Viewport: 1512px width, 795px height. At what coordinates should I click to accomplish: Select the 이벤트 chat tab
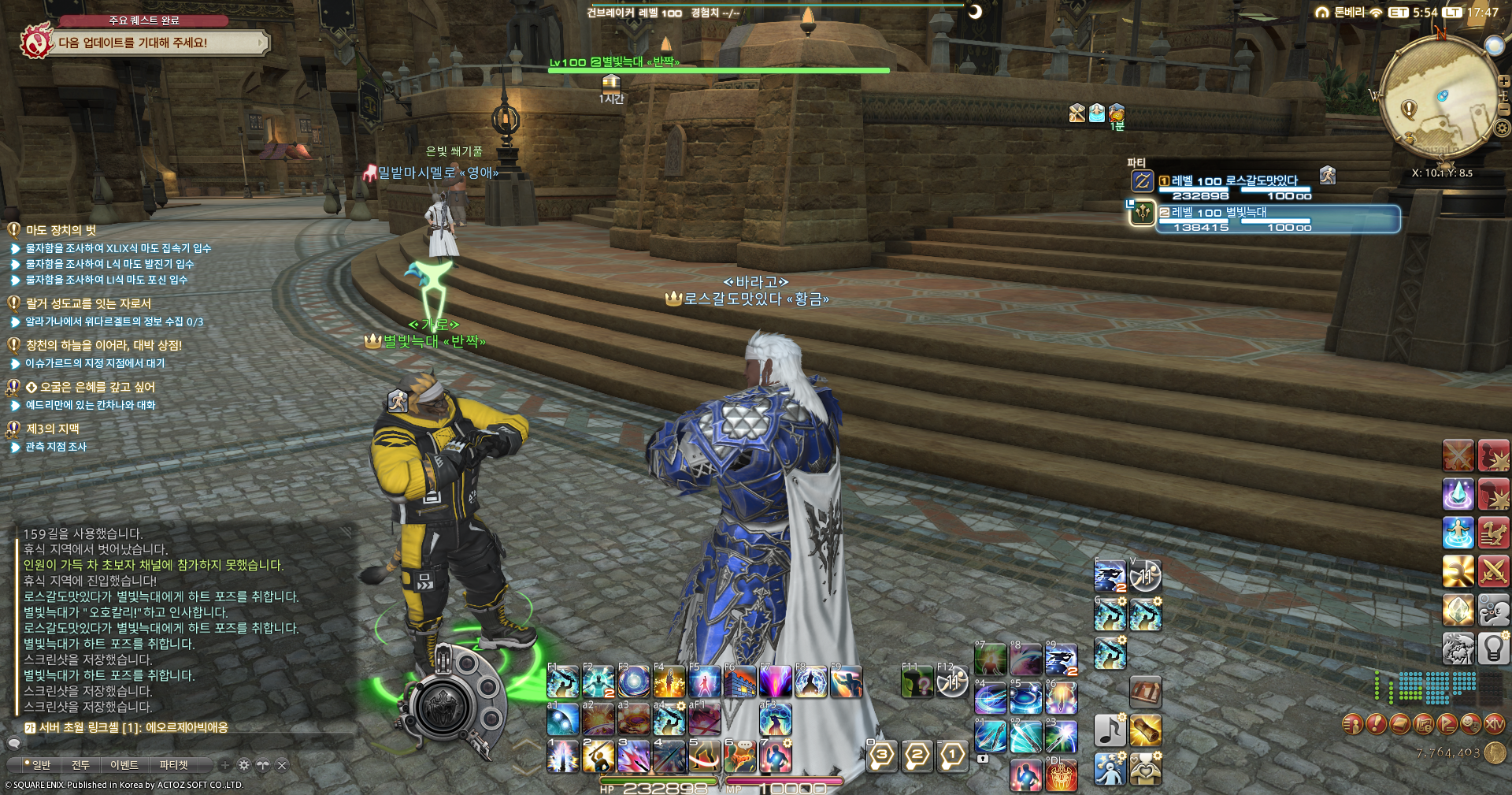point(124,764)
